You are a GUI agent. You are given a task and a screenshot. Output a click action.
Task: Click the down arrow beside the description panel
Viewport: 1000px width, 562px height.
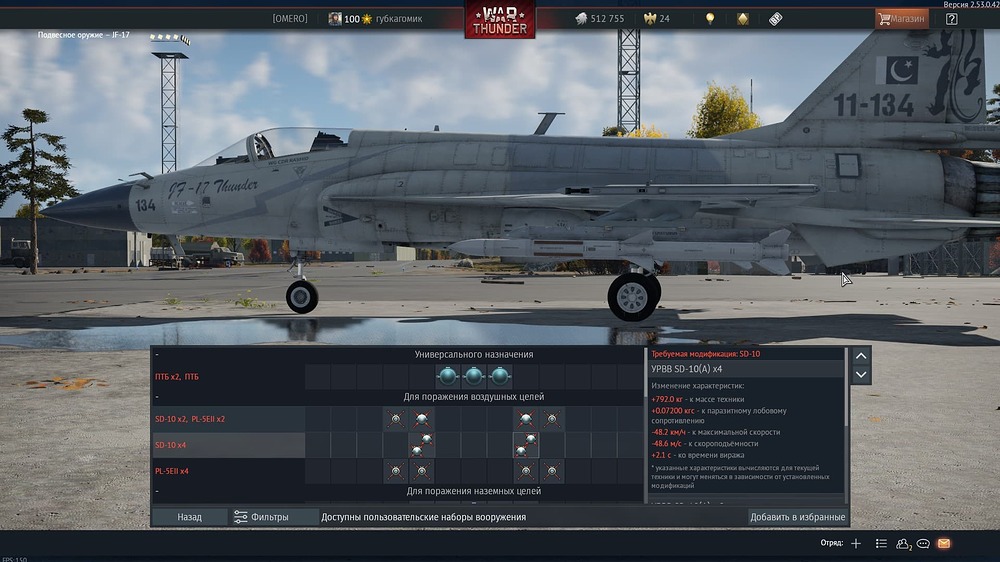(861, 375)
